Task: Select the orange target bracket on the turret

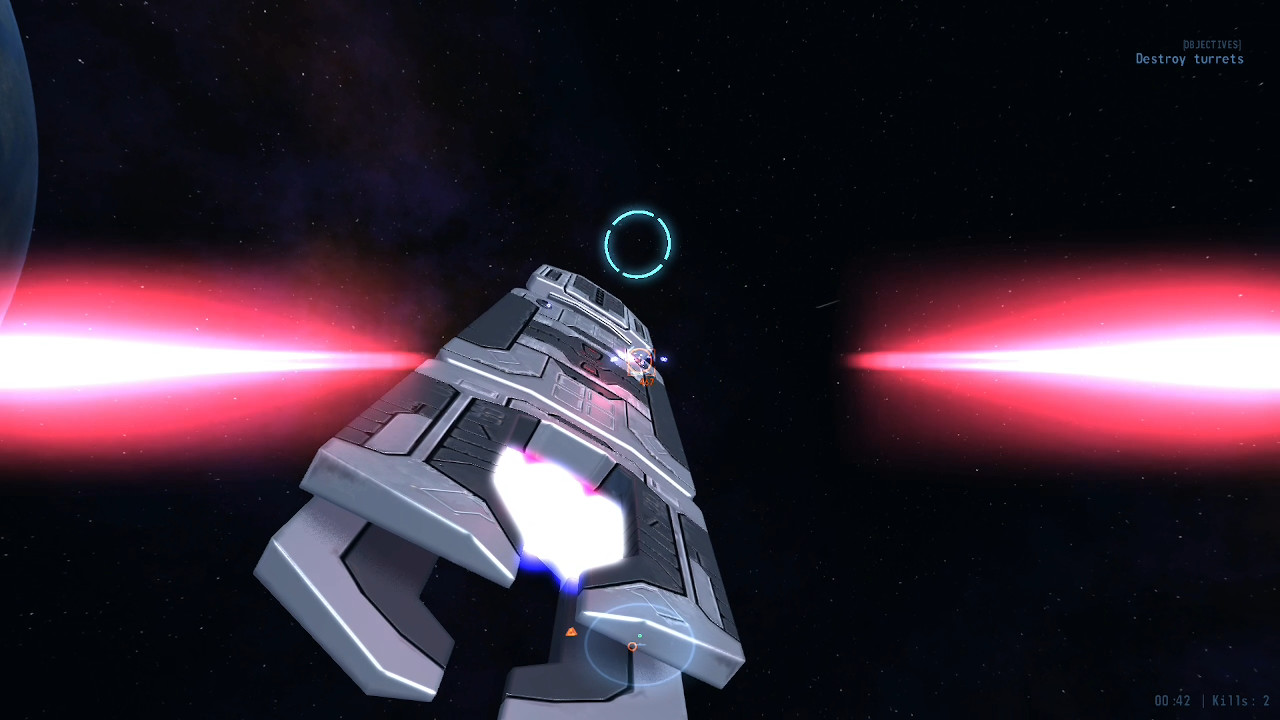Action: click(643, 362)
